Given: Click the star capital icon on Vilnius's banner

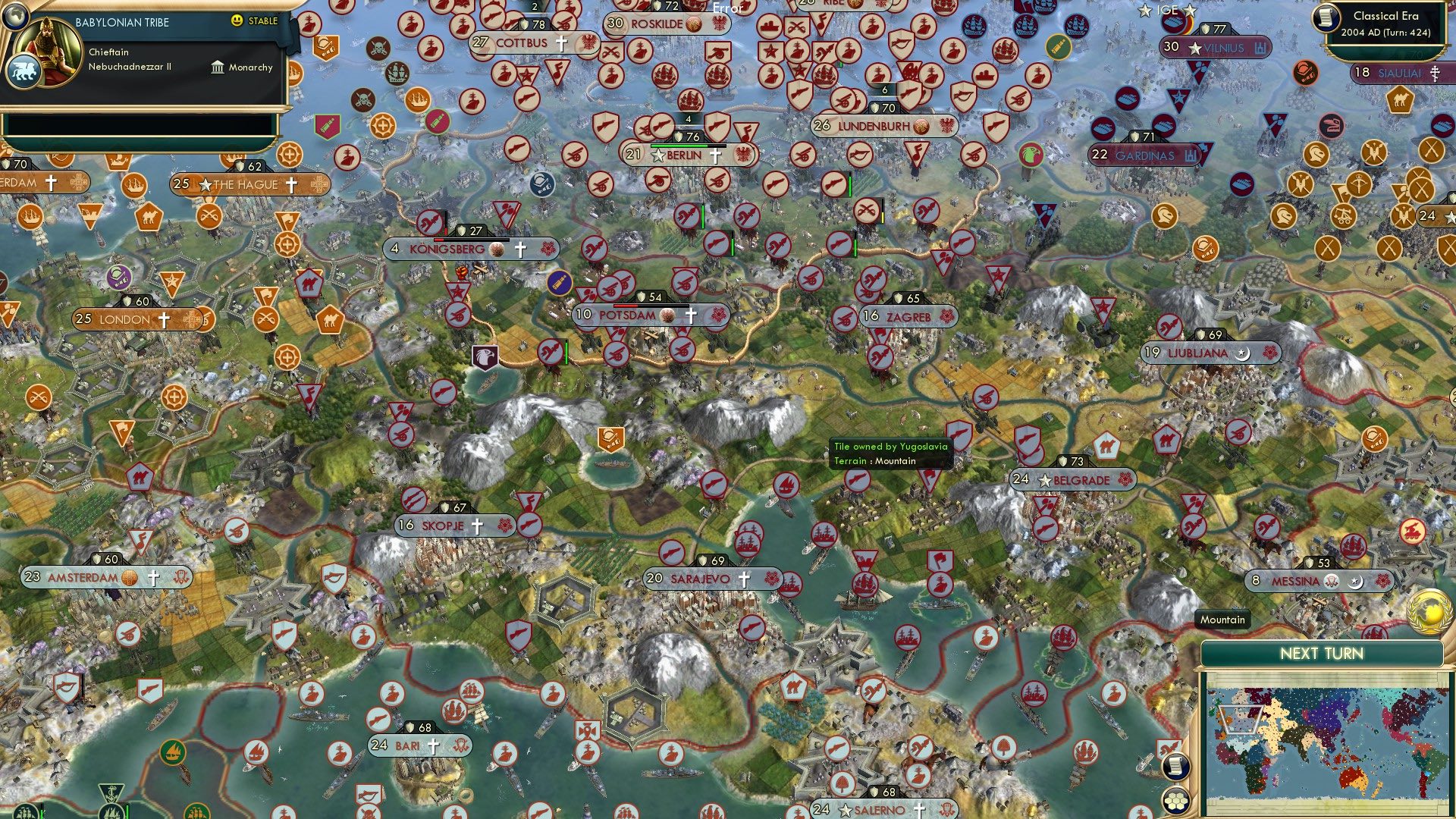Looking at the screenshot, I should 1194,47.
